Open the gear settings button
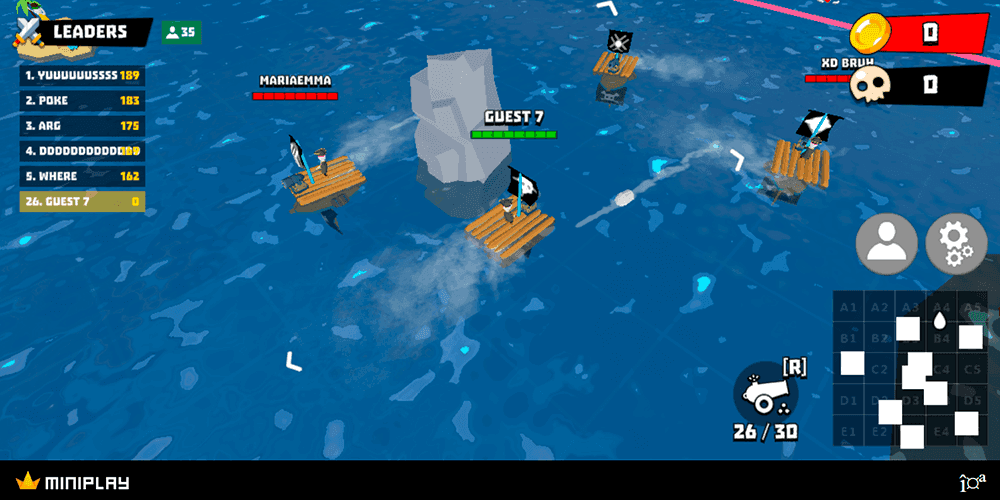Viewport: 1000px width, 500px height. (956, 244)
